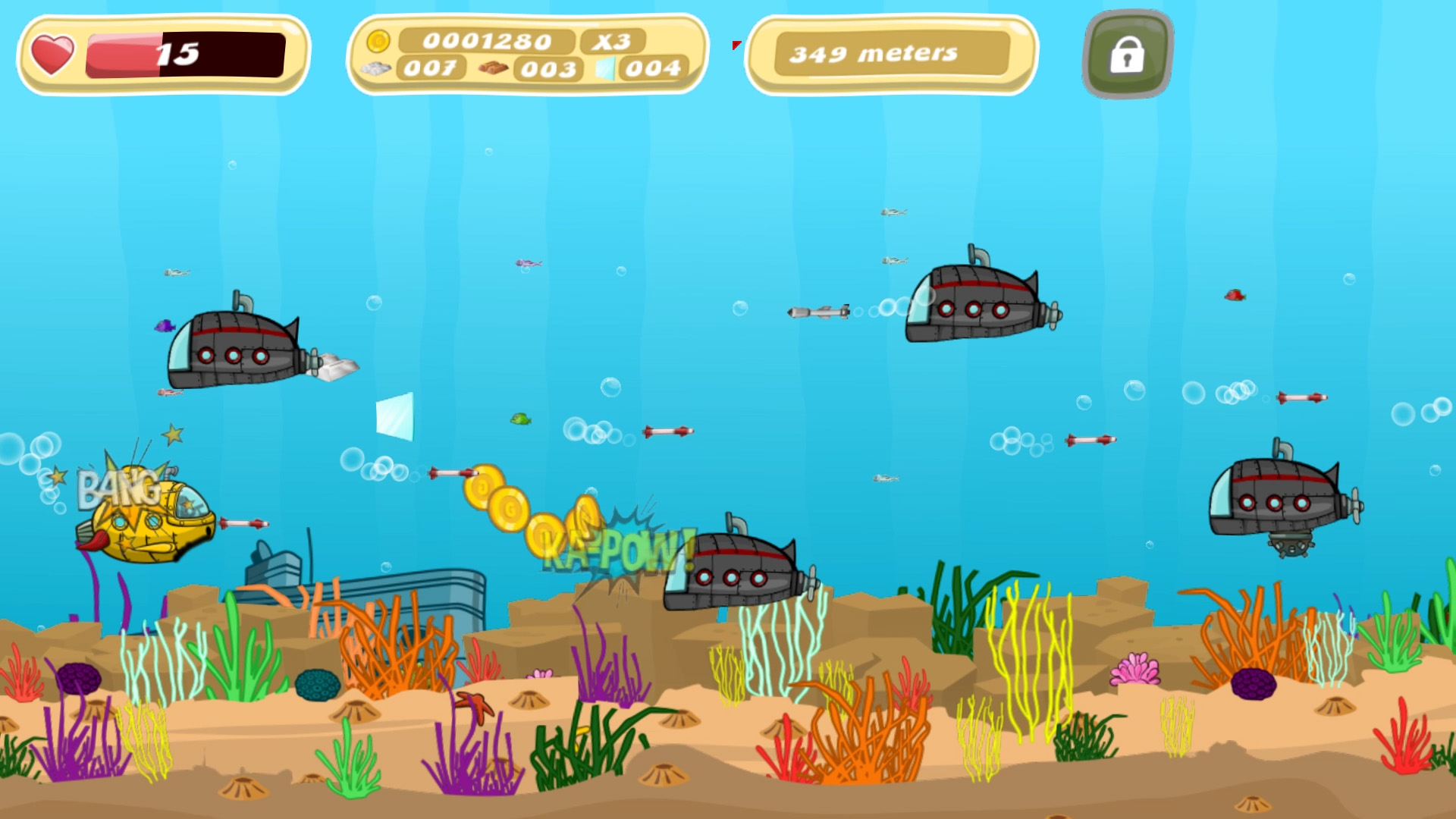Select the 349 meters distance display
This screenshot has height=819, width=1456.
point(874,54)
